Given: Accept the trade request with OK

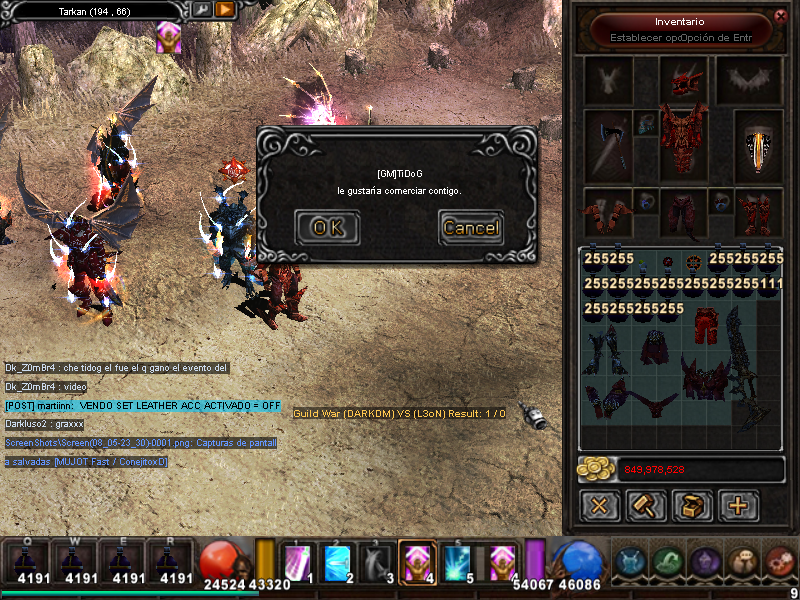Looking at the screenshot, I should [x=327, y=228].
